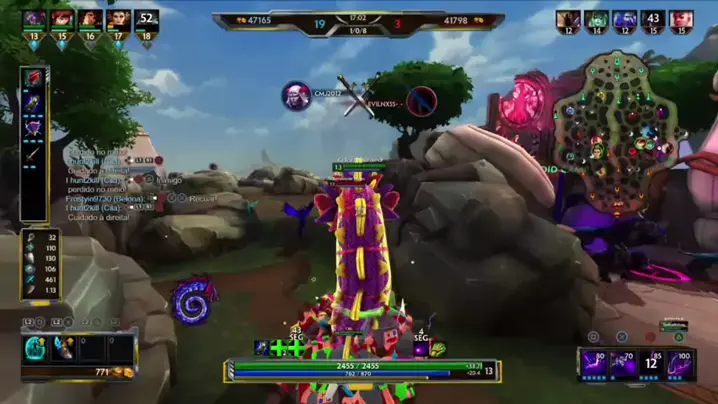Select the green-framed enemy god portrait

597,20
